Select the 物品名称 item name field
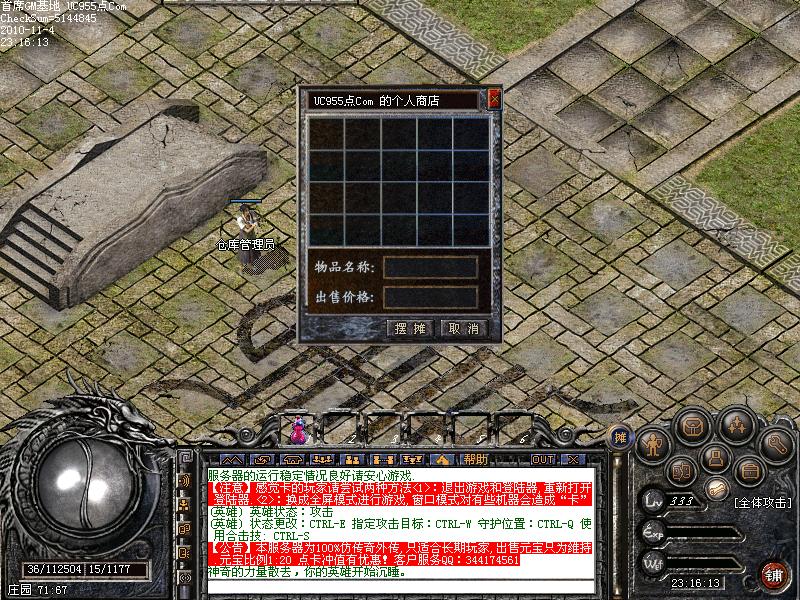 pos(431,268)
